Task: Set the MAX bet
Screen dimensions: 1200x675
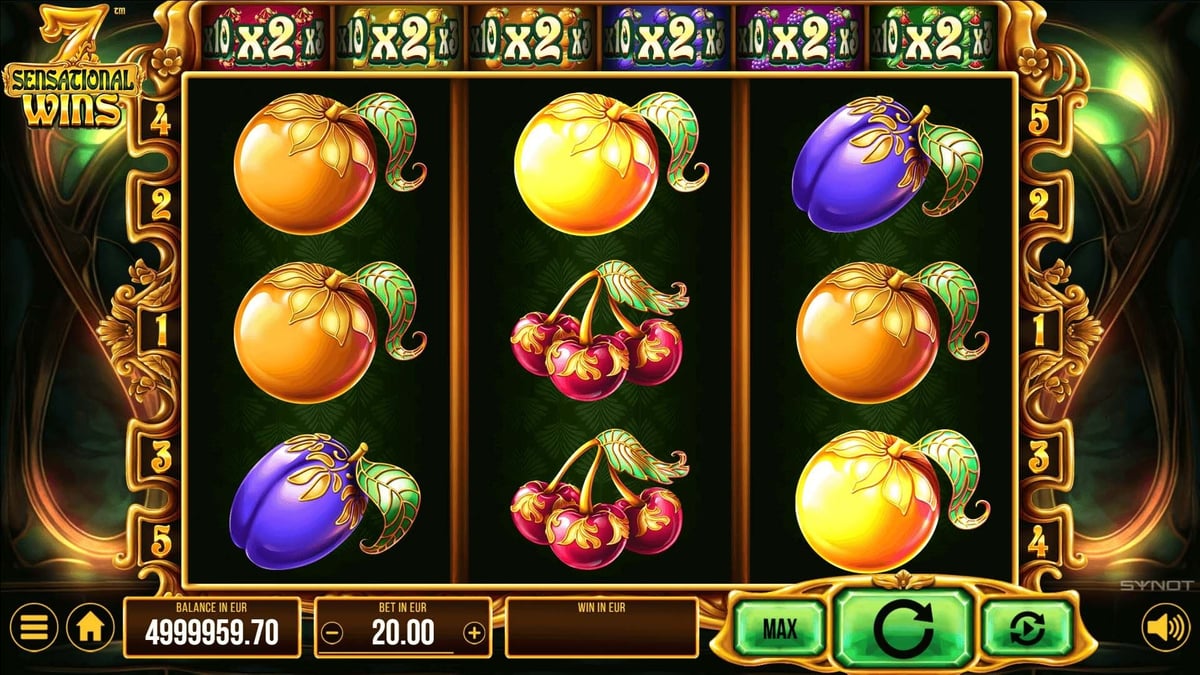Action: [779, 628]
